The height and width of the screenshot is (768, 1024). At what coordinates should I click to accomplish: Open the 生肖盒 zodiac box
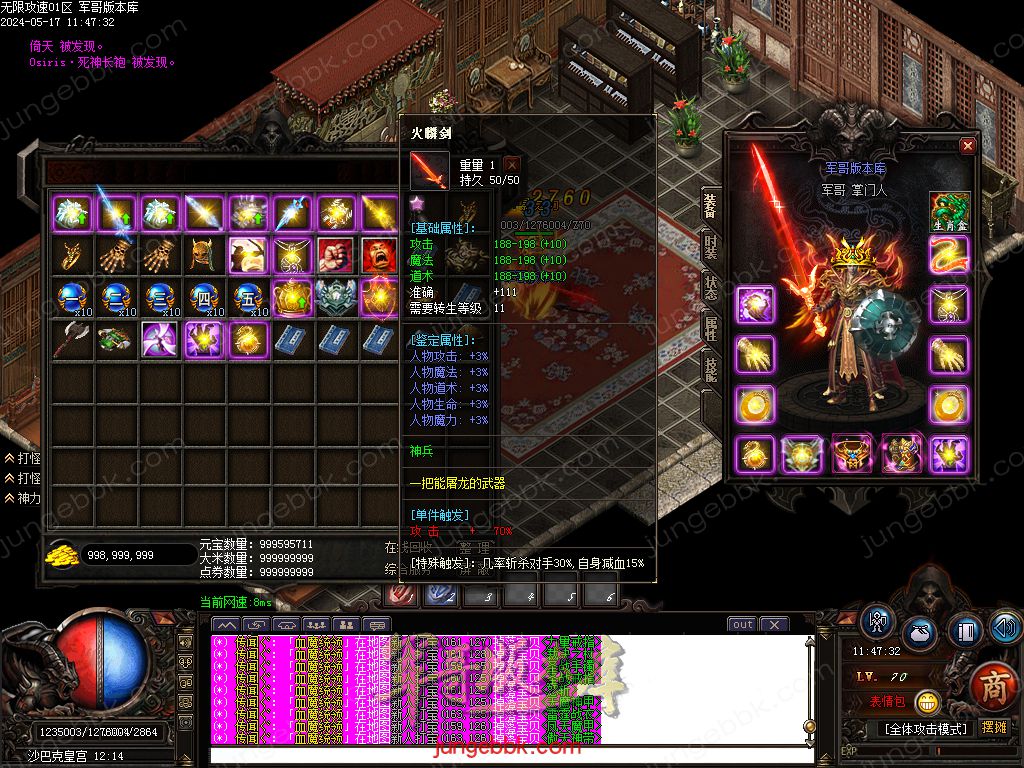(x=950, y=213)
